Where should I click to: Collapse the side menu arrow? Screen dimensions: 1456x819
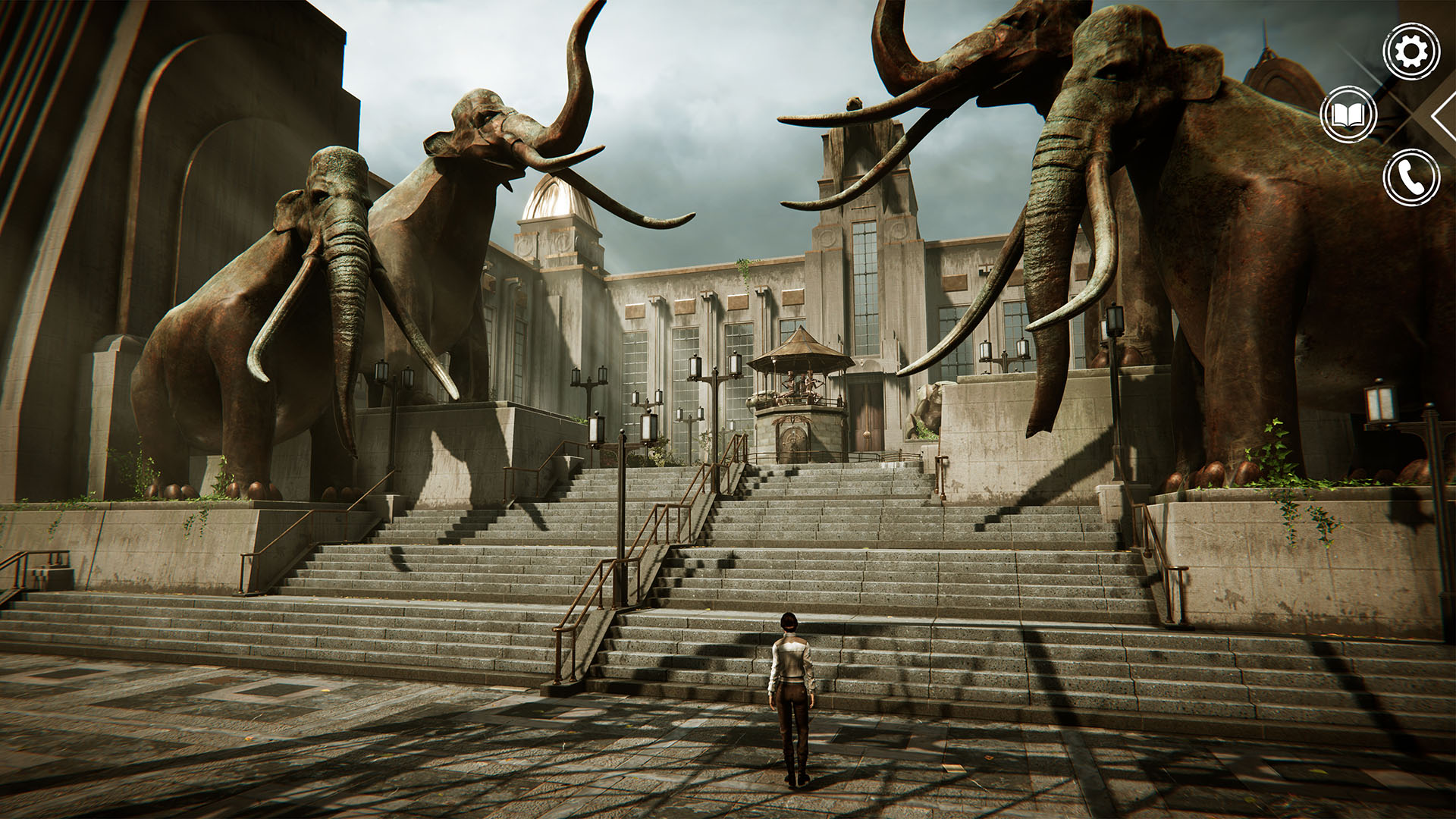1443,115
